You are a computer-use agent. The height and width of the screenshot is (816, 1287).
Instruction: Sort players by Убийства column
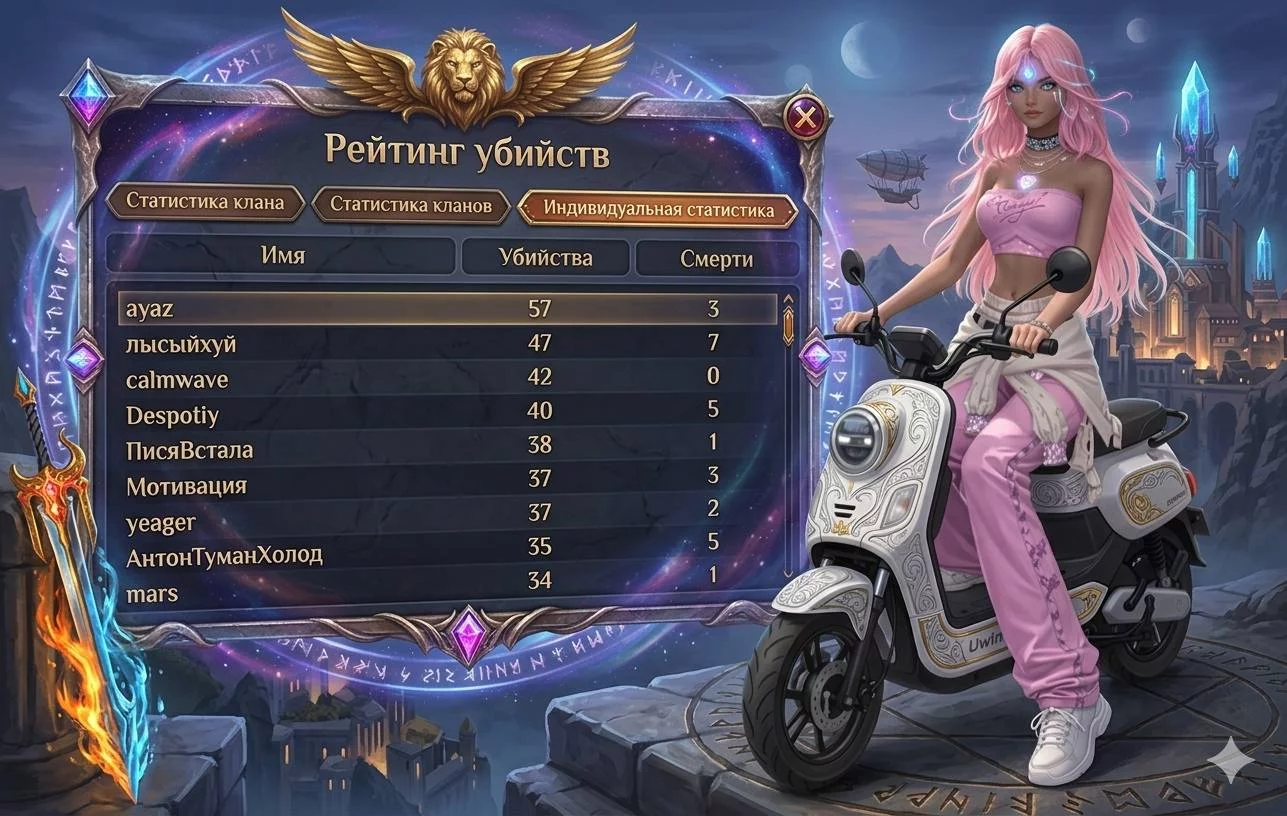(545, 258)
